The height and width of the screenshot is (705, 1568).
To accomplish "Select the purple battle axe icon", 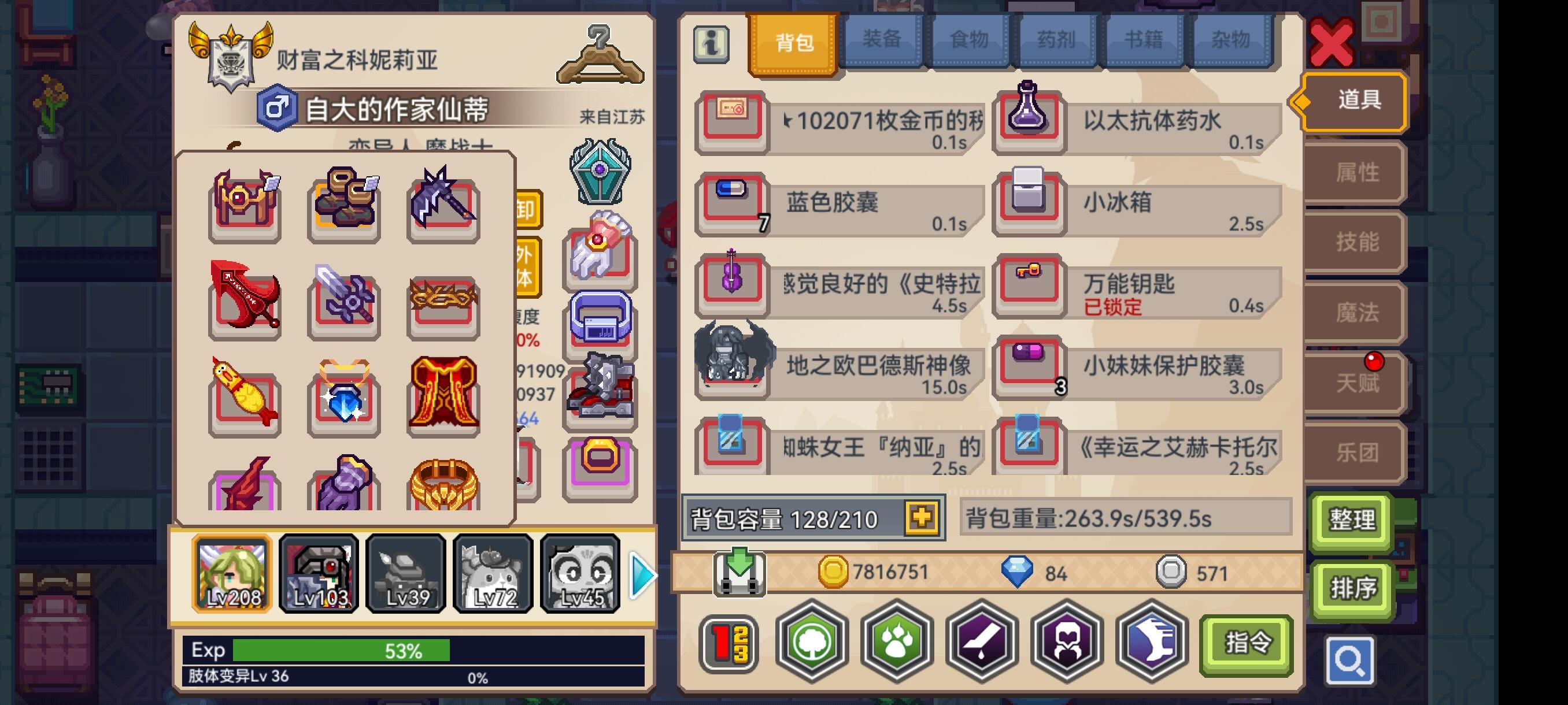I will (442, 207).
